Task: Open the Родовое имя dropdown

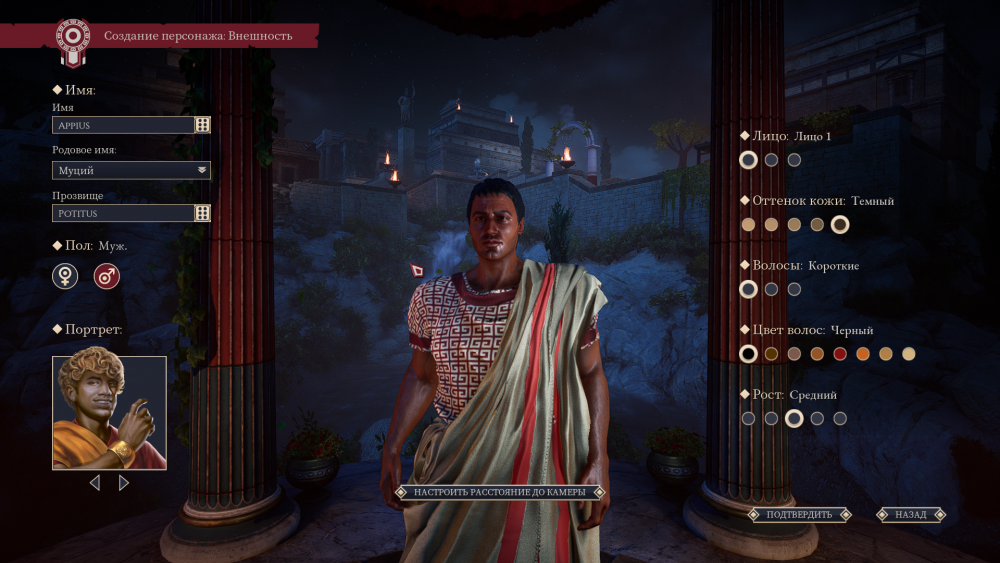Action: [131, 170]
